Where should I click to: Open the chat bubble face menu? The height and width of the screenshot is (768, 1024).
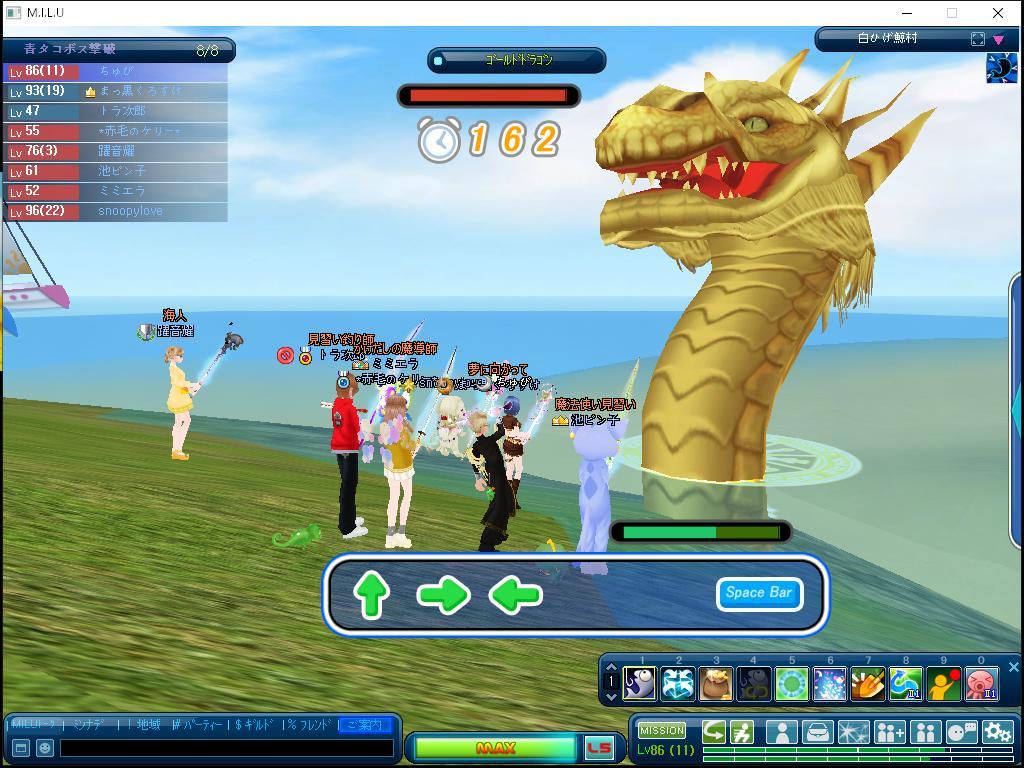click(961, 733)
